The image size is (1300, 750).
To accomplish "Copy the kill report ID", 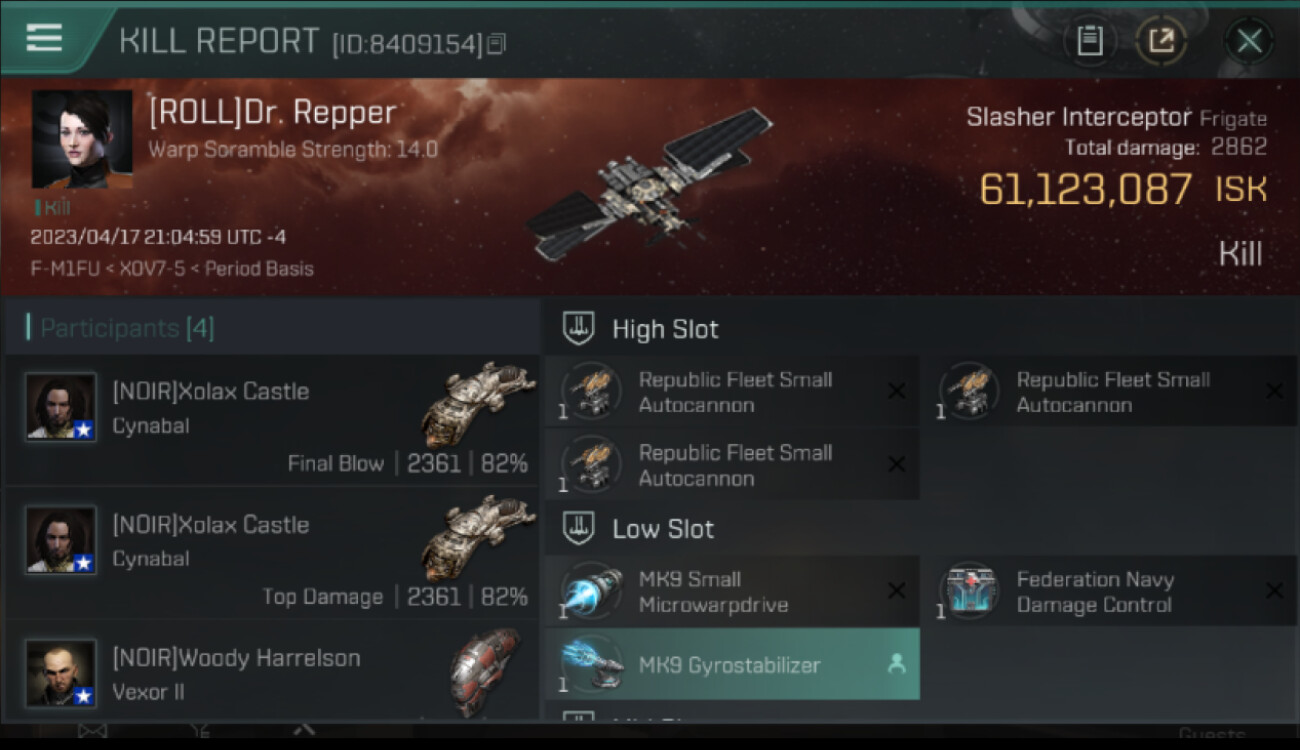I will click(497, 43).
